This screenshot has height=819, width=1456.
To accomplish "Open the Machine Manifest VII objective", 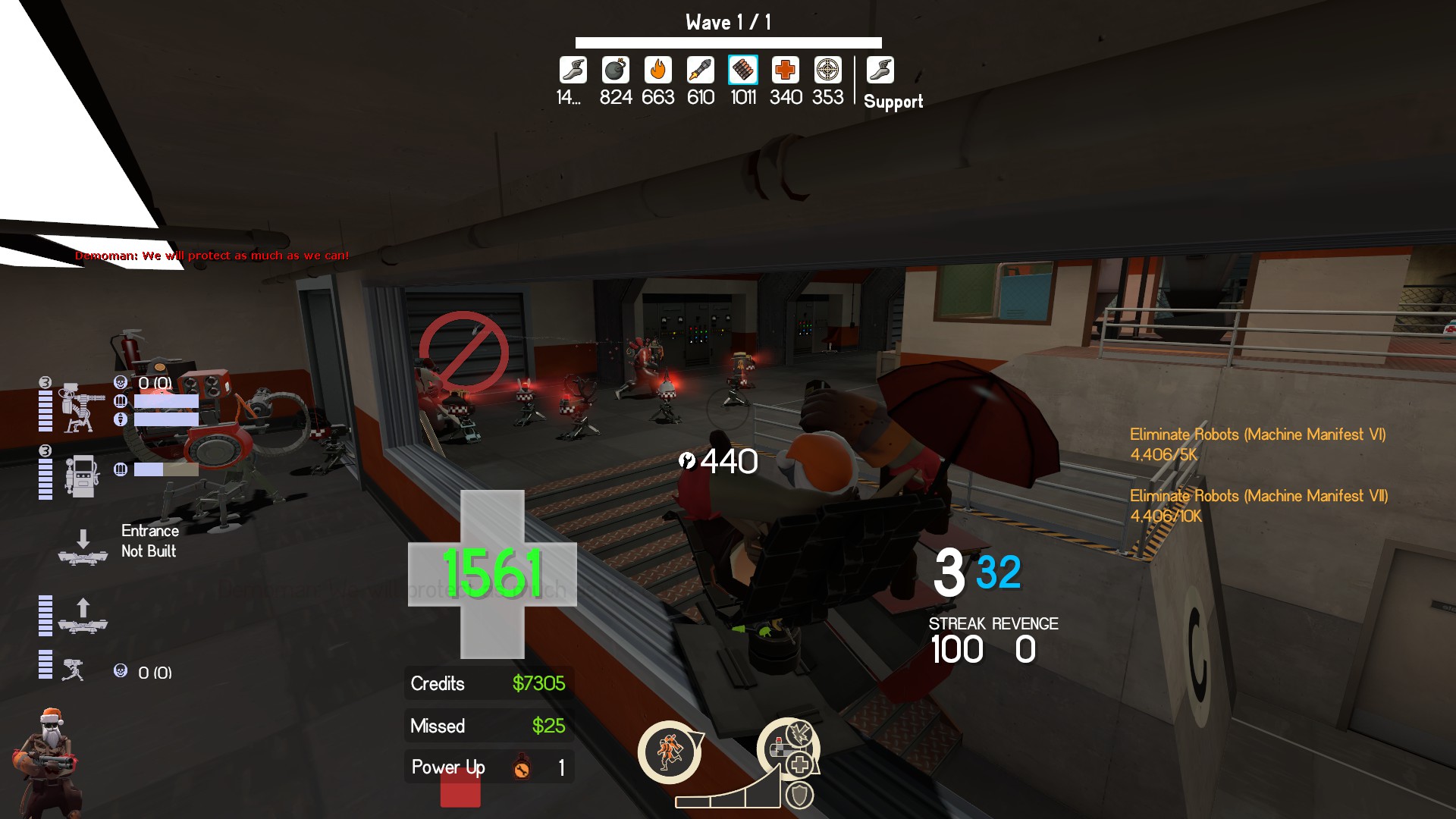I will [1259, 497].
